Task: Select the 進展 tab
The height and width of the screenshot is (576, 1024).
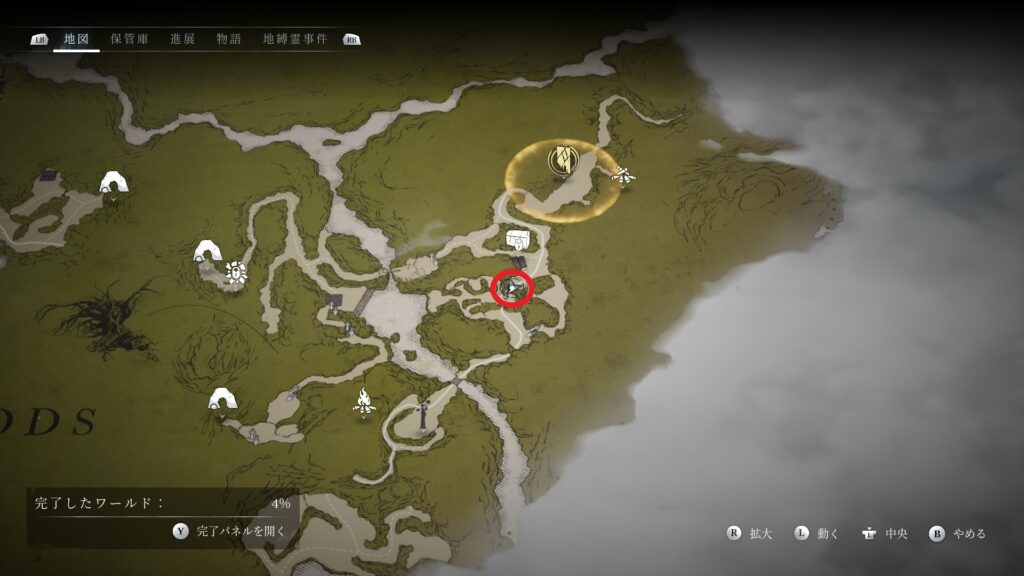Action: [x=183, y=39]
